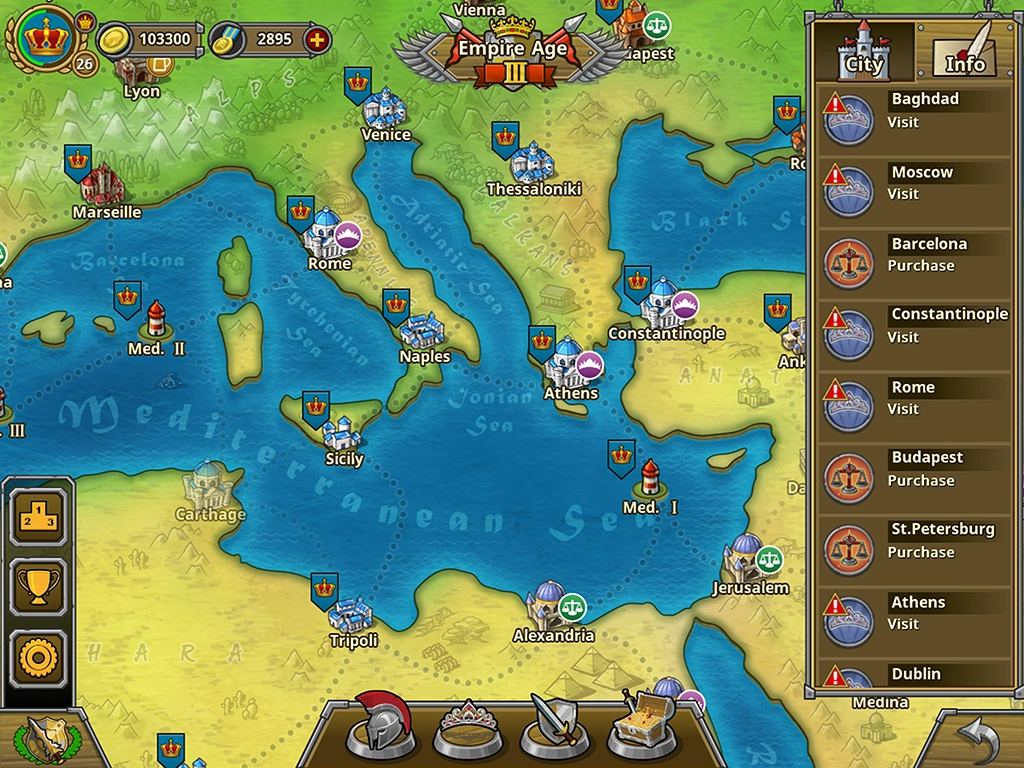
Task: Open the gear settings button
Action: point(39,658)
